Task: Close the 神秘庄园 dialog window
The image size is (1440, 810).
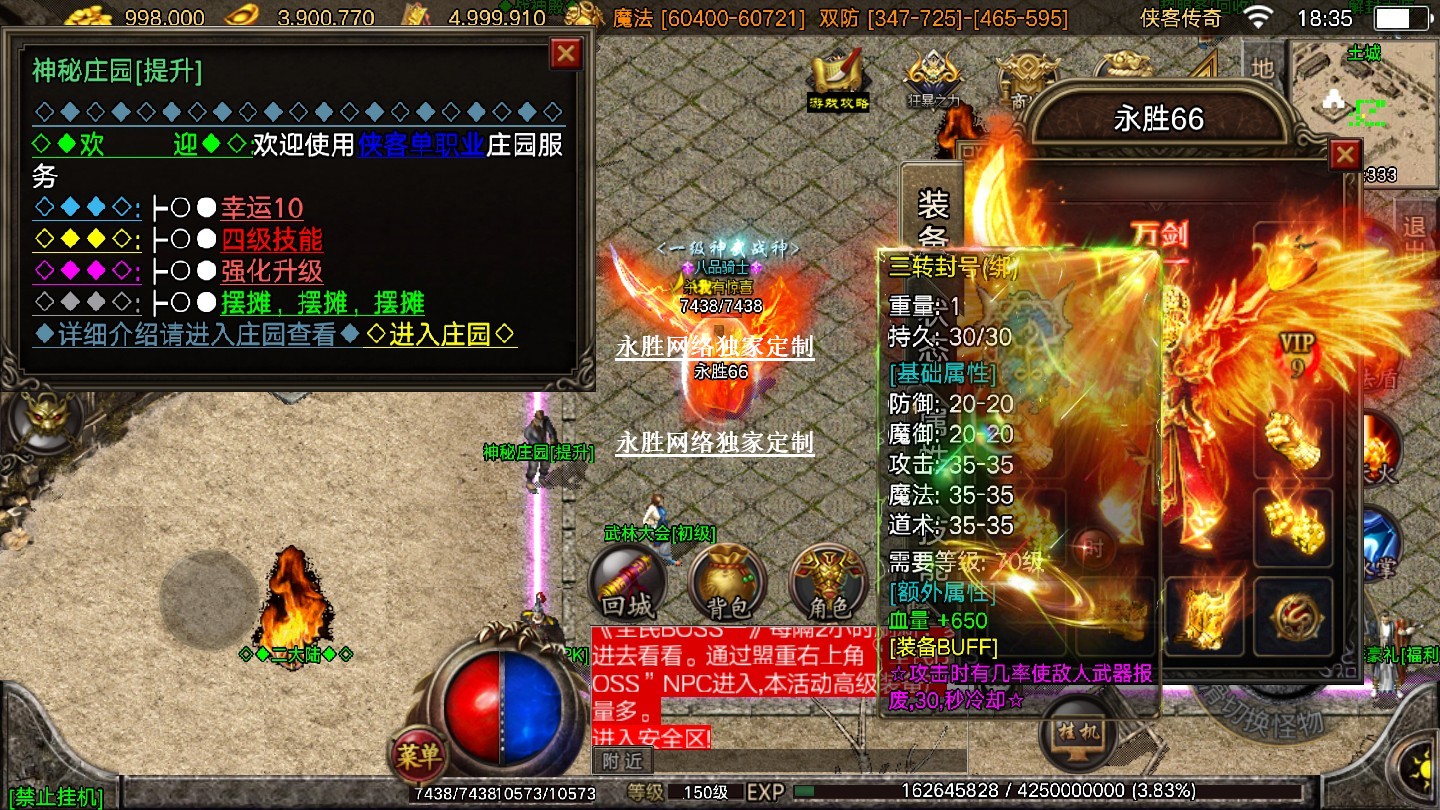Action: point(566,53)
